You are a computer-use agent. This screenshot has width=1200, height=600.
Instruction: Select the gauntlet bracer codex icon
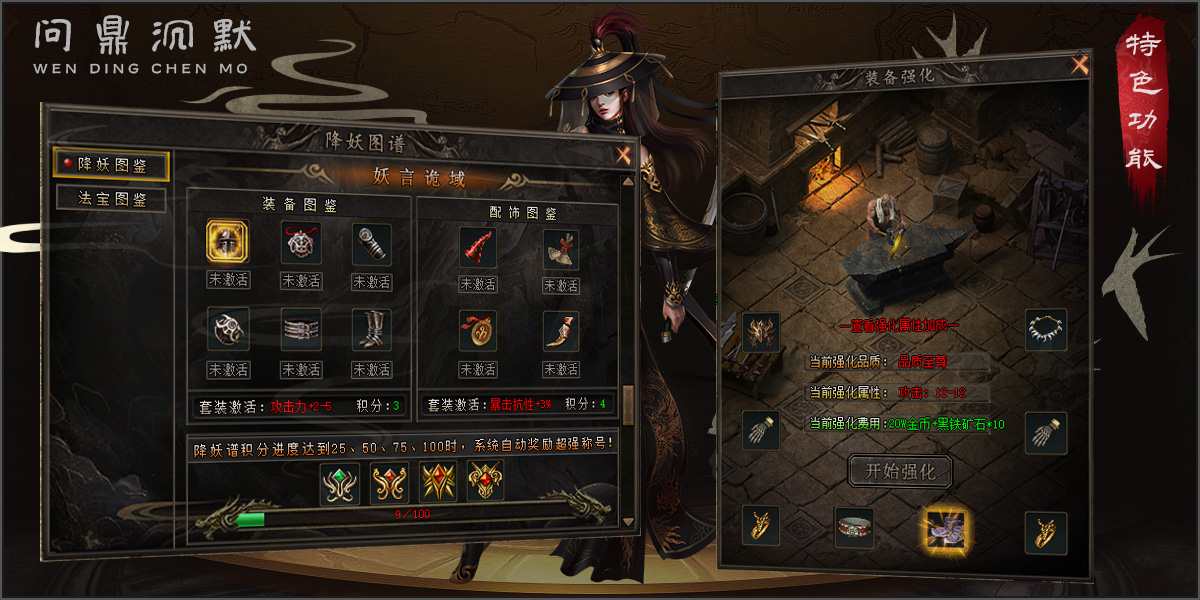point(372,242)
